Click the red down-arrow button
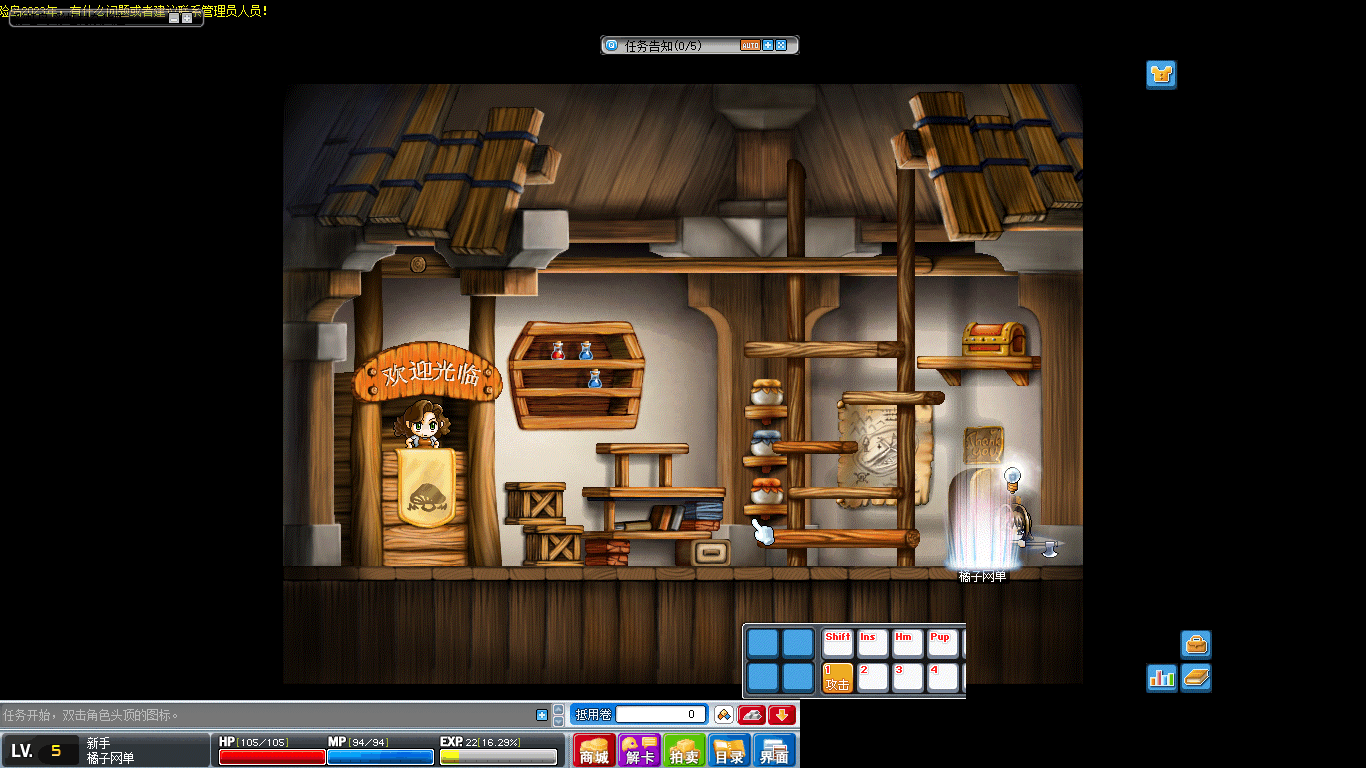This screenshot has height=768, width=1366. click(x=782, y=714)
